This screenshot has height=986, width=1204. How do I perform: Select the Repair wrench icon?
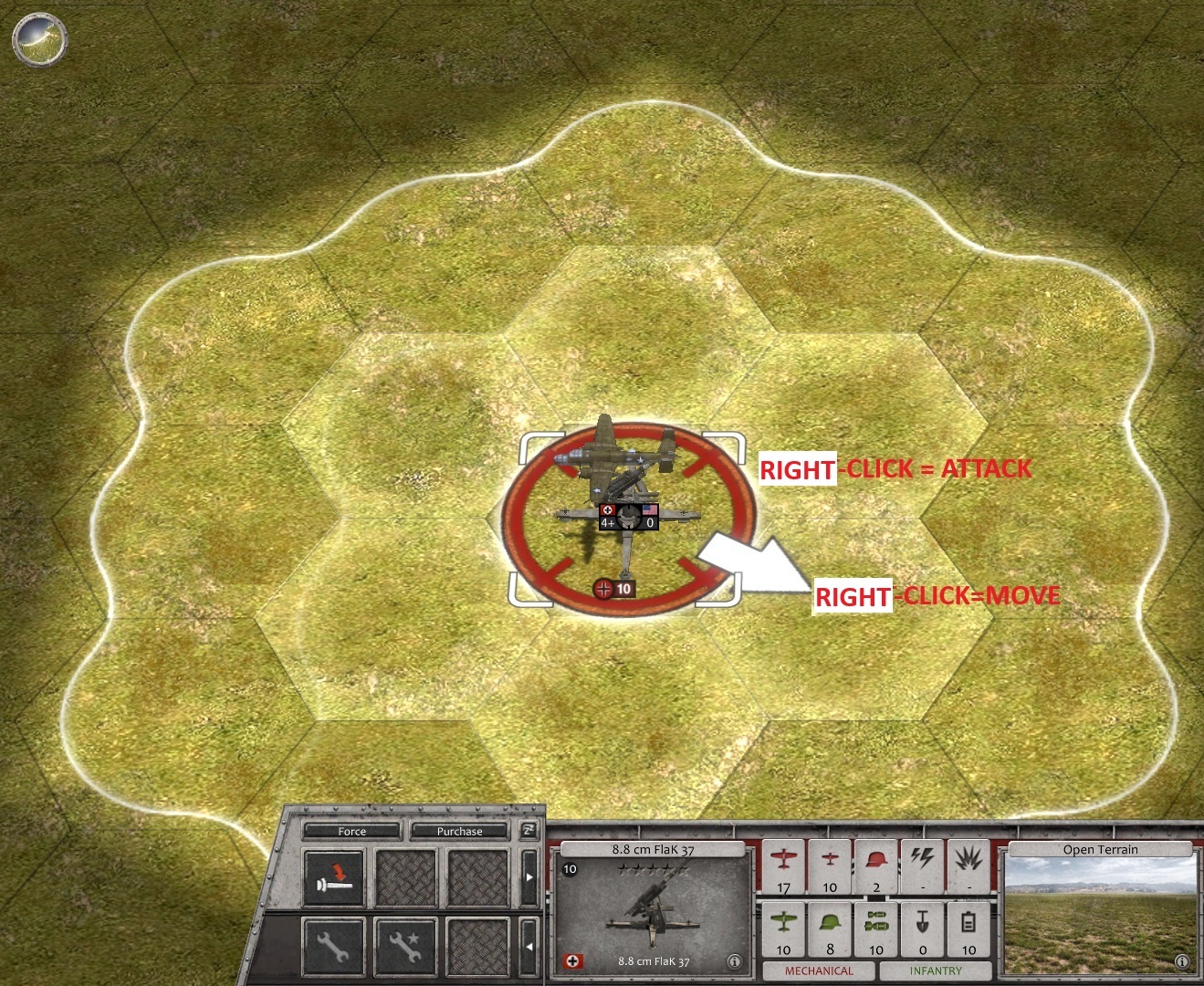point(334,945)
